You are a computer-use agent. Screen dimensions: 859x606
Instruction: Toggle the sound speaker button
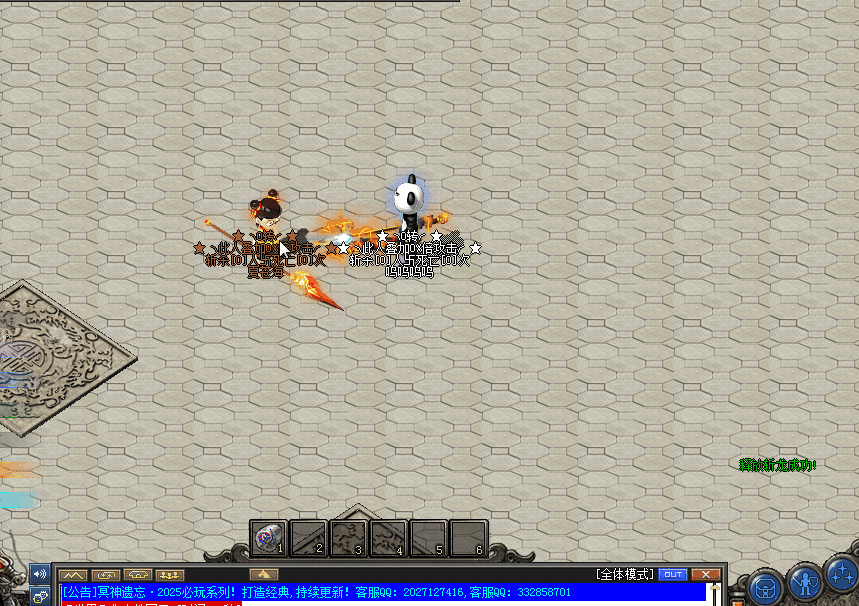(x=40, y=574)
